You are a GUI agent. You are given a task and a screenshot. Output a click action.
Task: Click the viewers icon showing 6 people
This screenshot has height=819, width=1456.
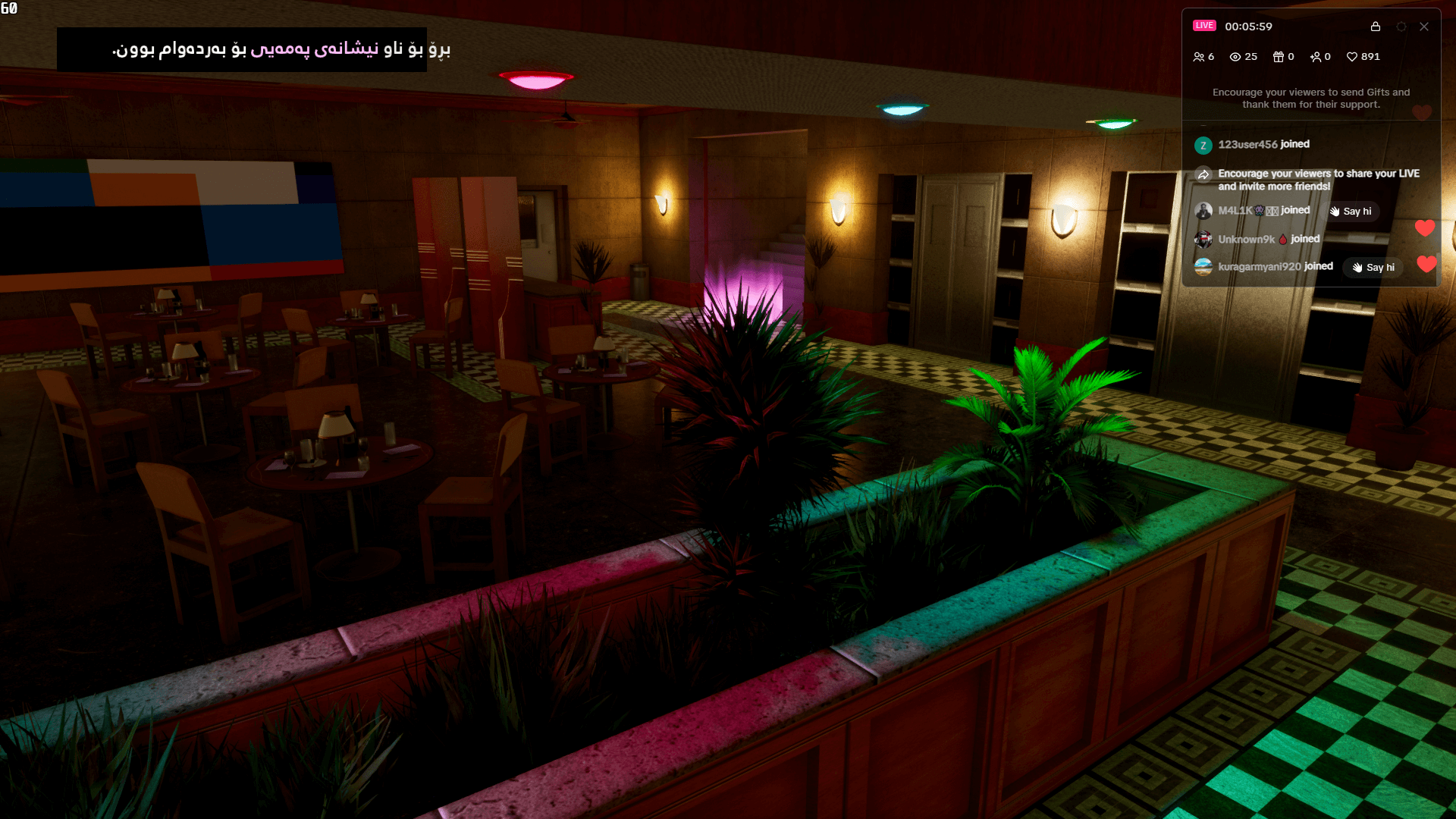tap(1198, 56)
